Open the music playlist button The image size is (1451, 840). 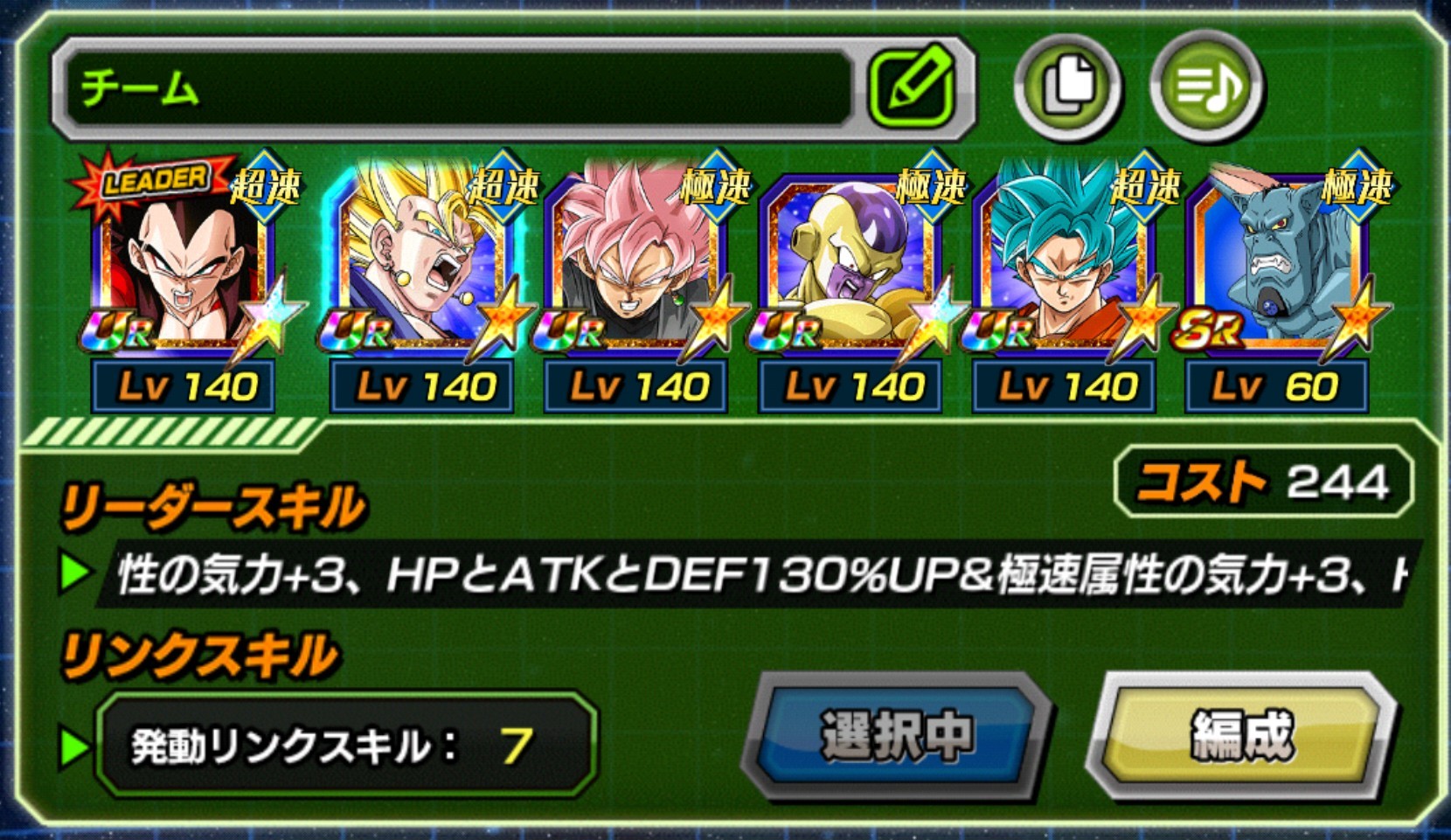[x=1206, y=87]
